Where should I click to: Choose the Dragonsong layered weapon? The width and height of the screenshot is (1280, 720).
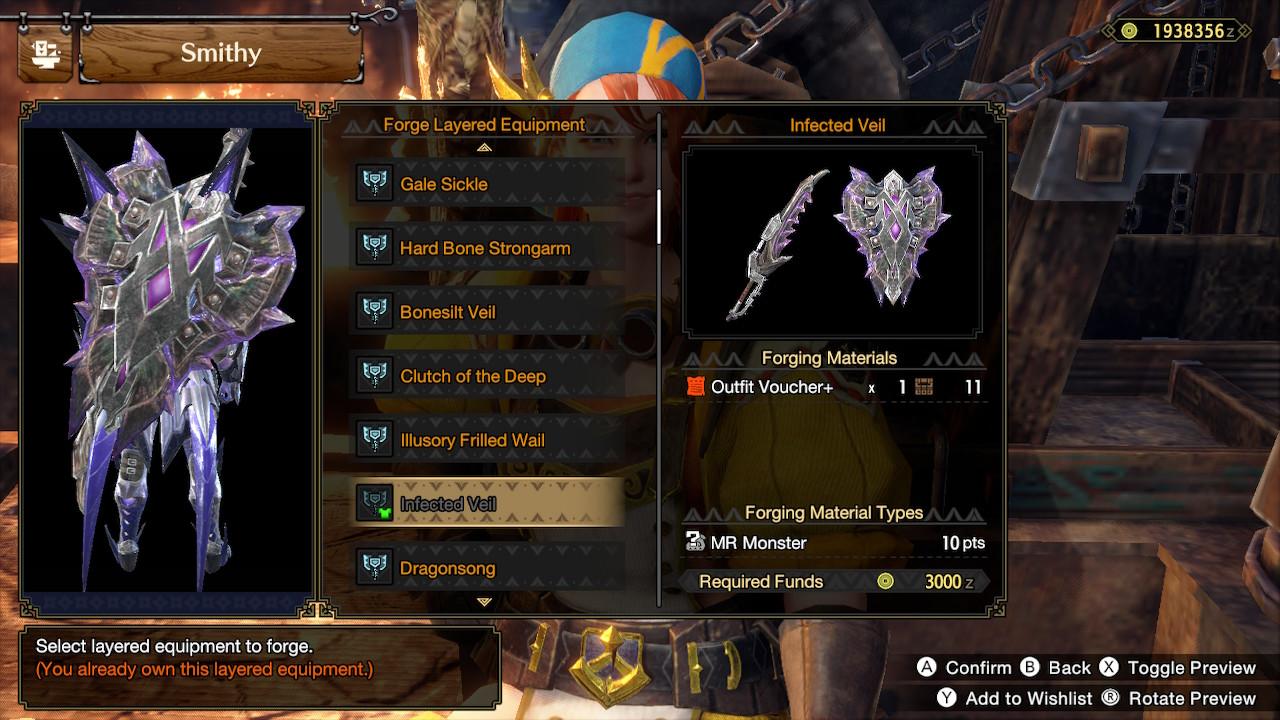(x=488, y=568)
